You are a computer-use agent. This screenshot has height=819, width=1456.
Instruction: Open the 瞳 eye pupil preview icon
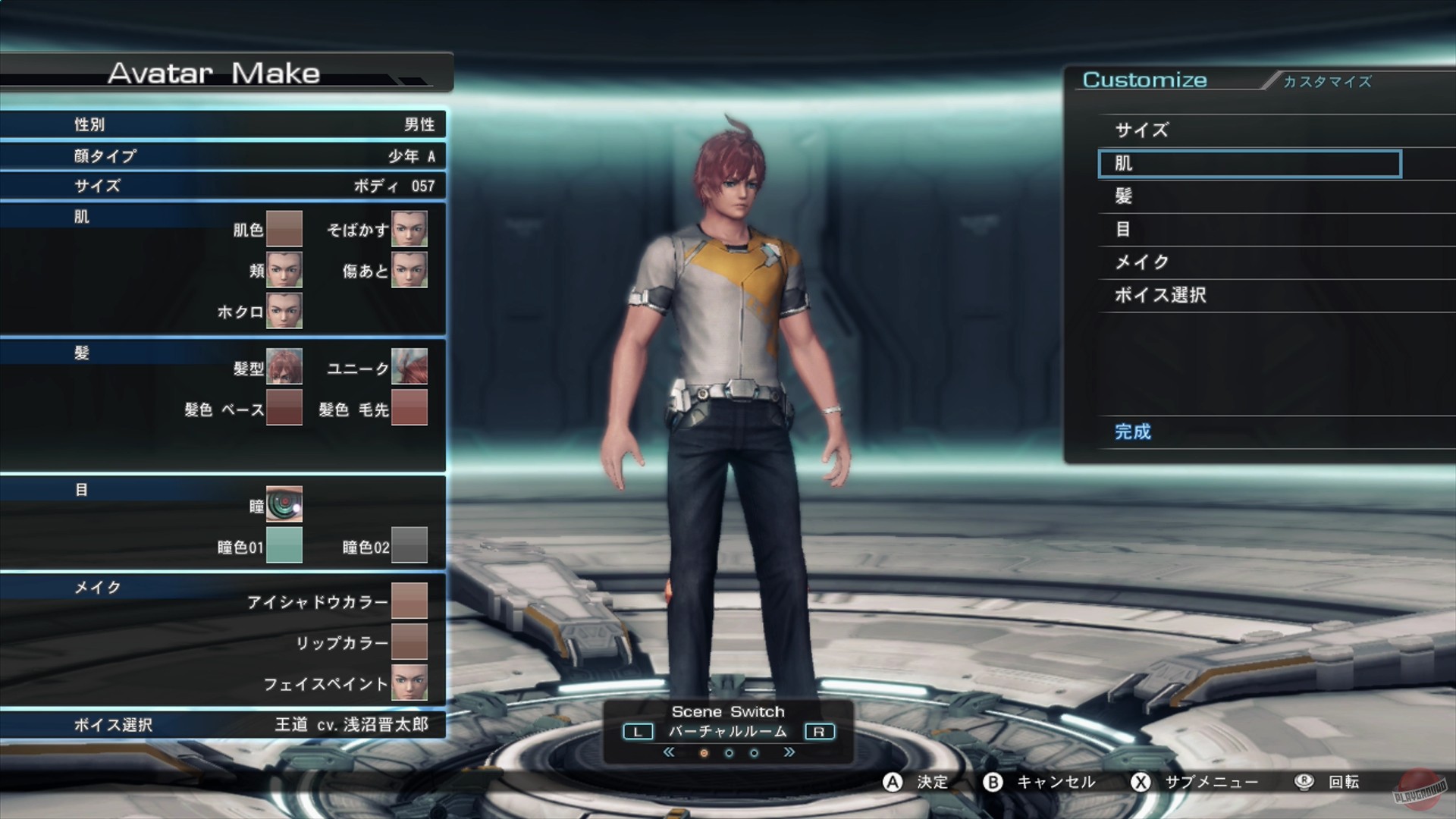284,505
